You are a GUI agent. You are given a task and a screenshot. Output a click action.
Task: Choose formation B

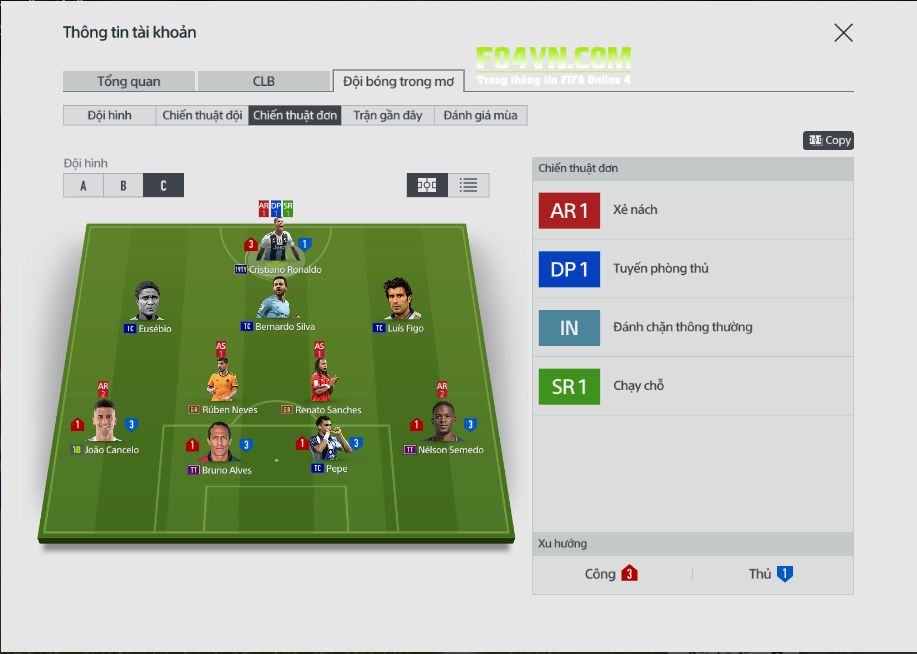coord(123,185)
